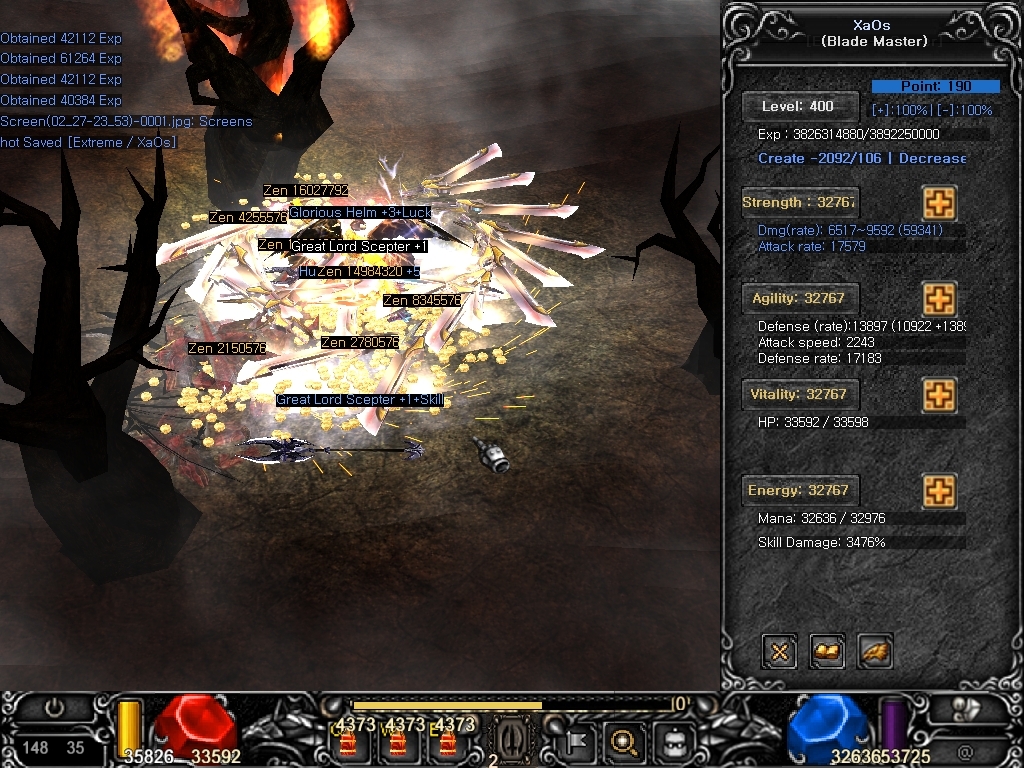Add a point to Energy

939,491
